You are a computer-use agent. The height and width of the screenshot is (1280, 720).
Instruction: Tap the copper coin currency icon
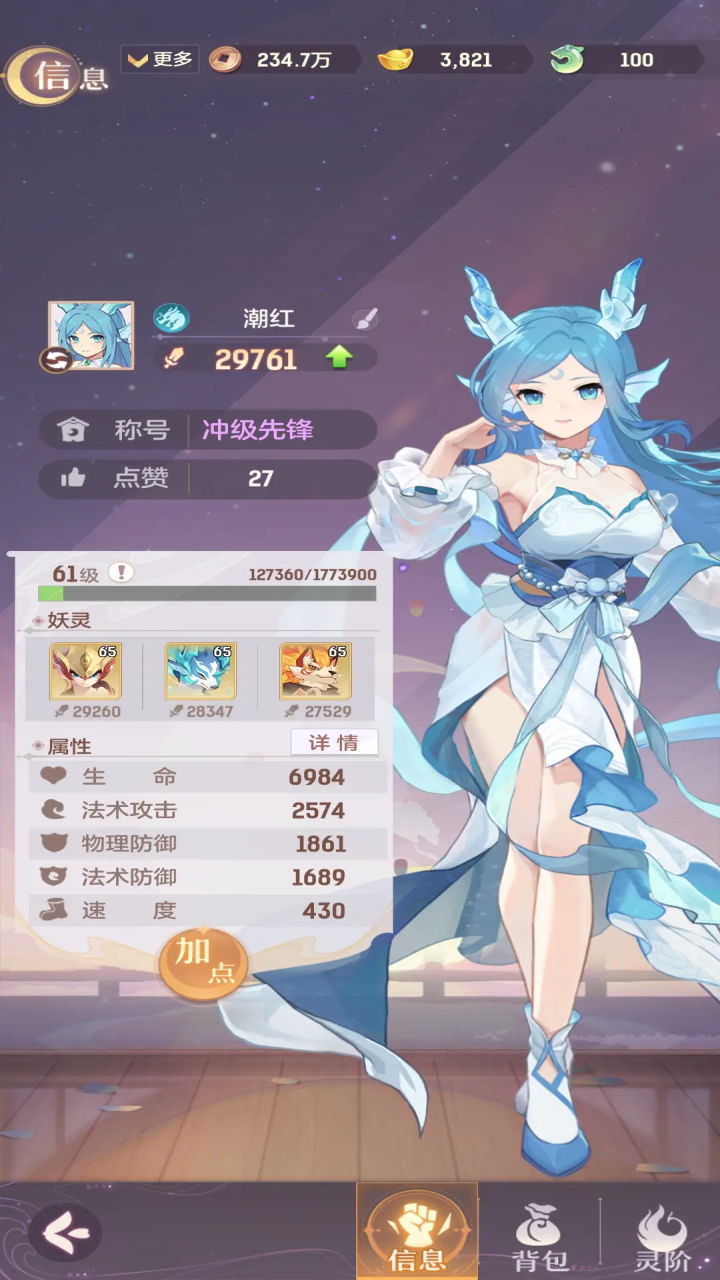click(225, 60)
